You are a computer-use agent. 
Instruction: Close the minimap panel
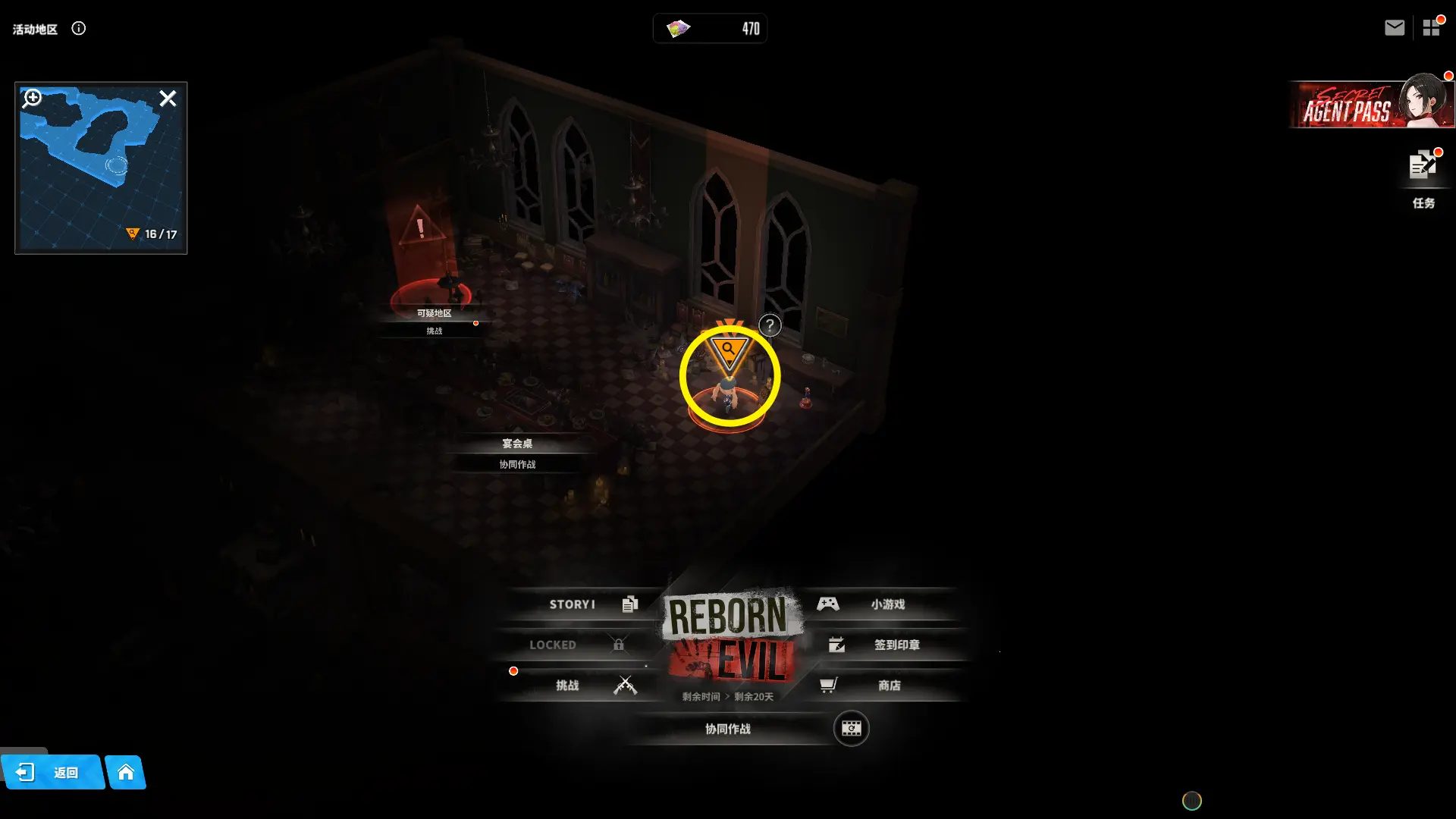click(x=168, y=99)
